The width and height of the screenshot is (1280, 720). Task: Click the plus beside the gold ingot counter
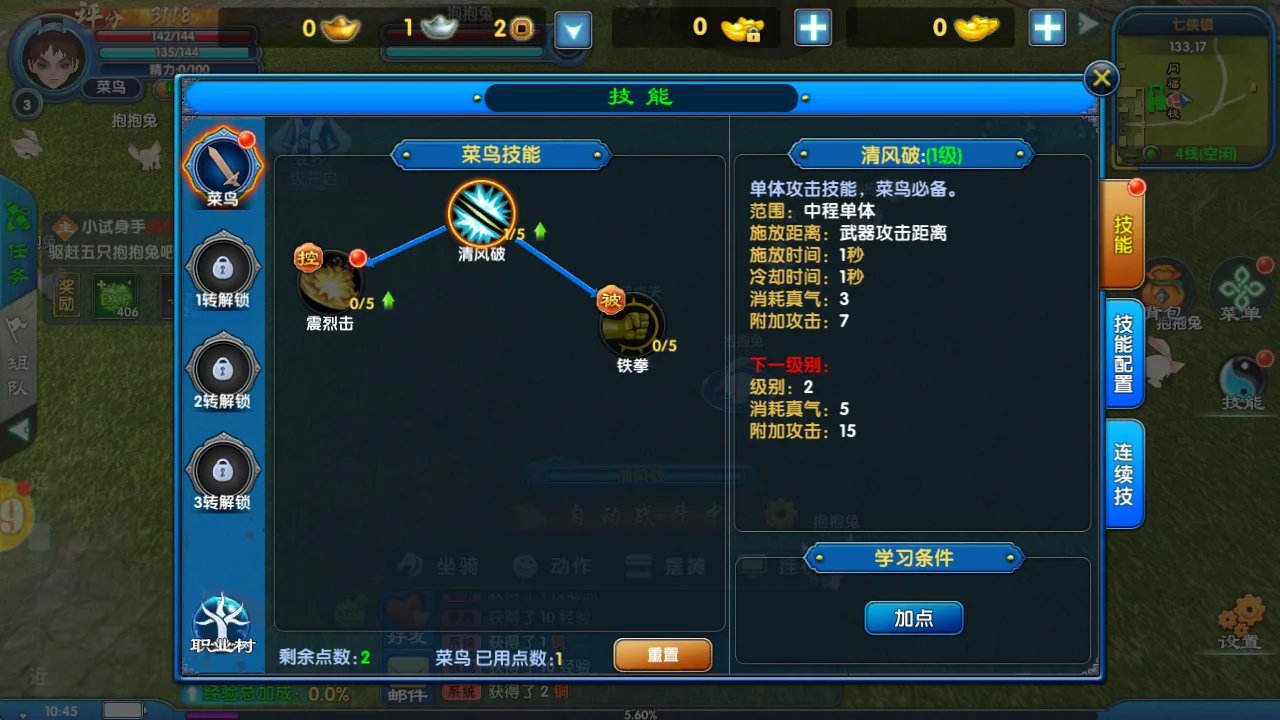pyautogui.click(x=1047, y=28)
